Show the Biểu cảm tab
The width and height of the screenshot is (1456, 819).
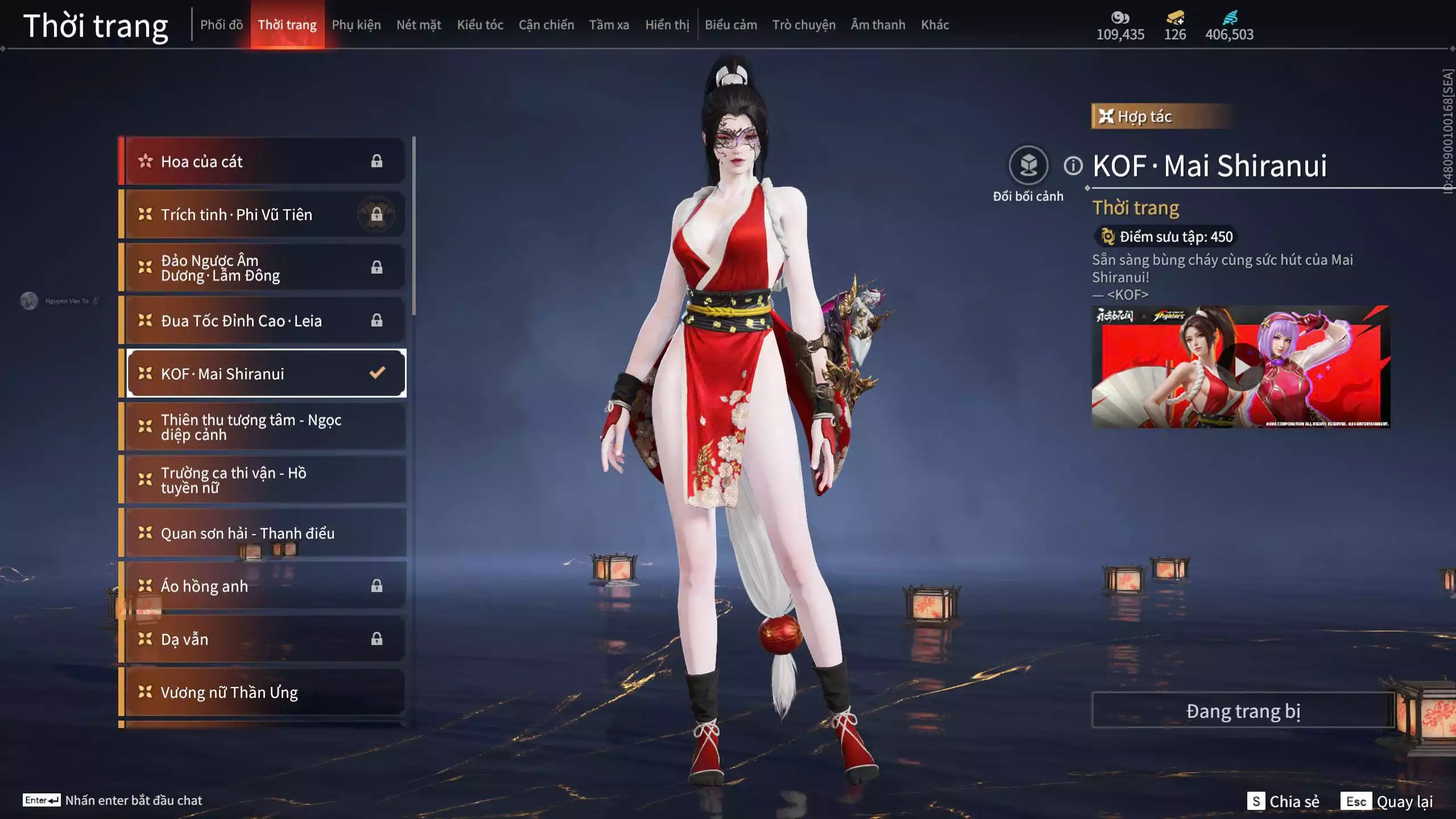pos(731,25)
